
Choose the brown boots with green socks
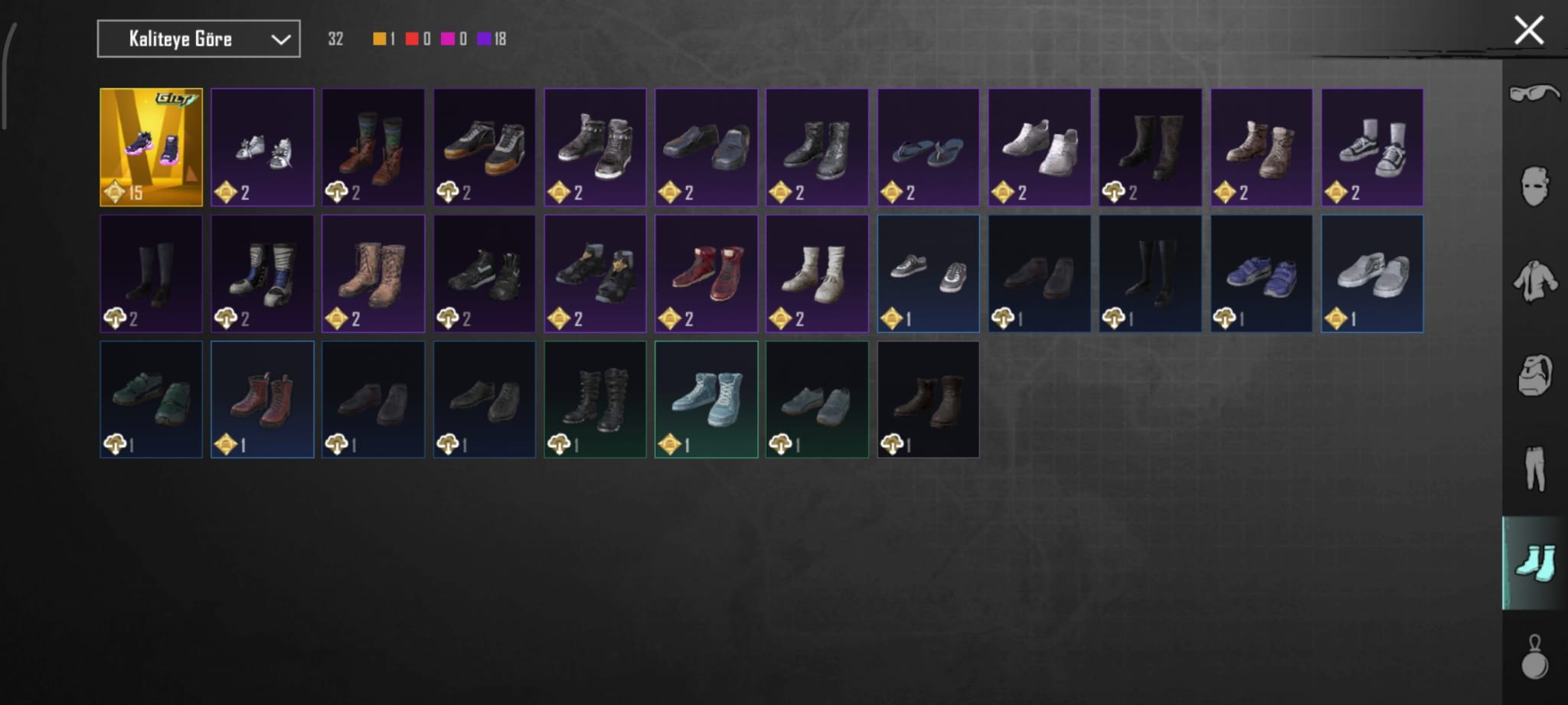pos(373,147)
